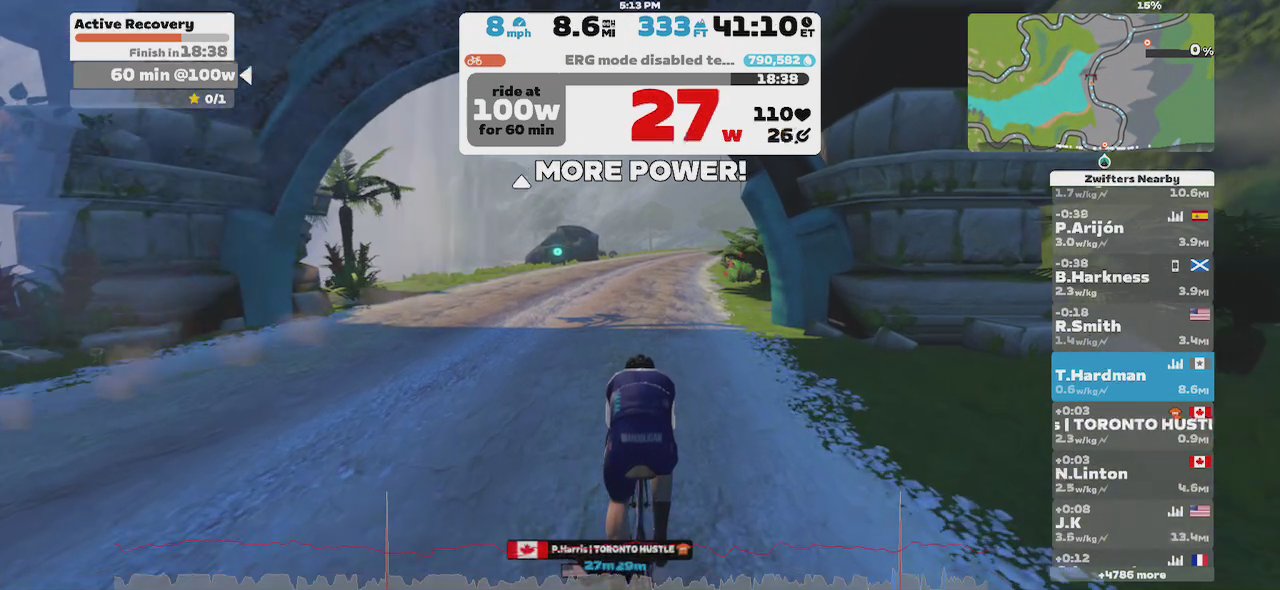The image size is (1280, 590).
Task: Click the small arrow beside MORE POWER
Action: [x=520, y=182]
